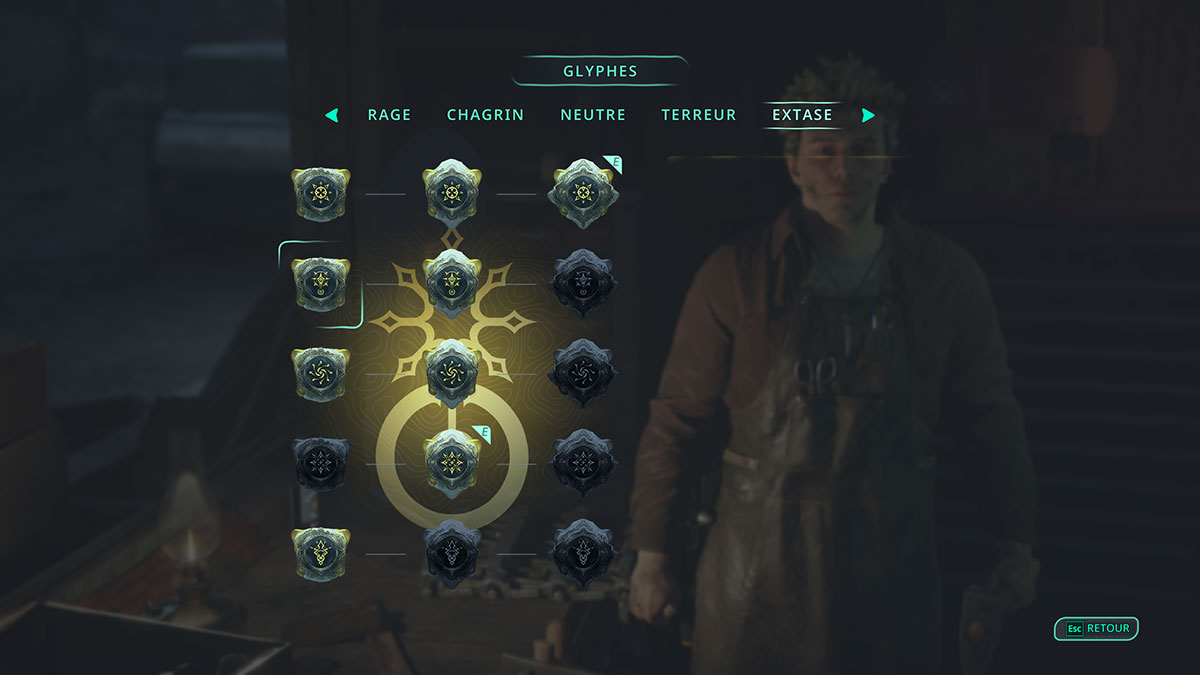This screenshot has width=1200, height=675.
Task: Select the glyph inside the golden ring
Action: (x=452, y=463)
